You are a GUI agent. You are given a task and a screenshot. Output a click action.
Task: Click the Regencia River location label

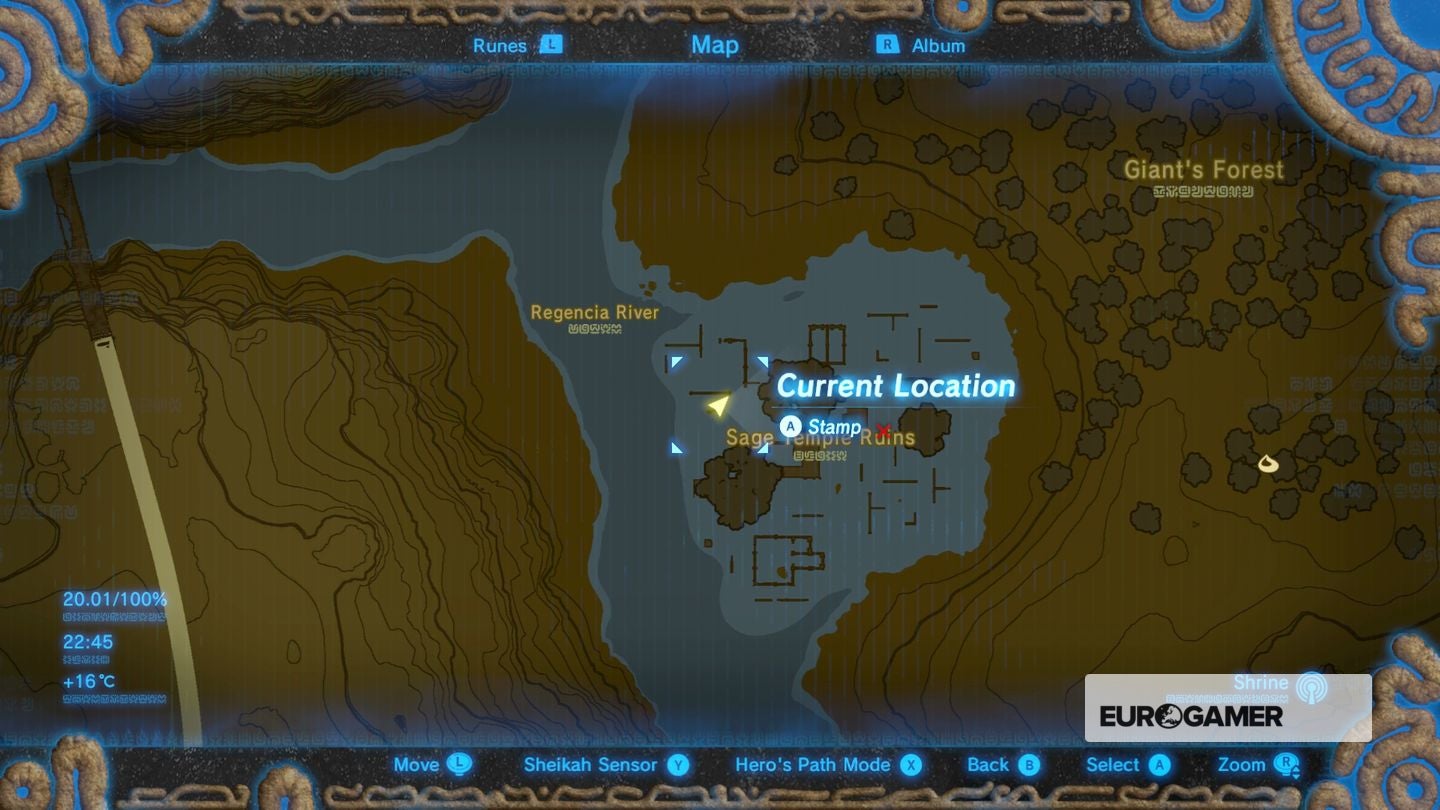(596, 312)
